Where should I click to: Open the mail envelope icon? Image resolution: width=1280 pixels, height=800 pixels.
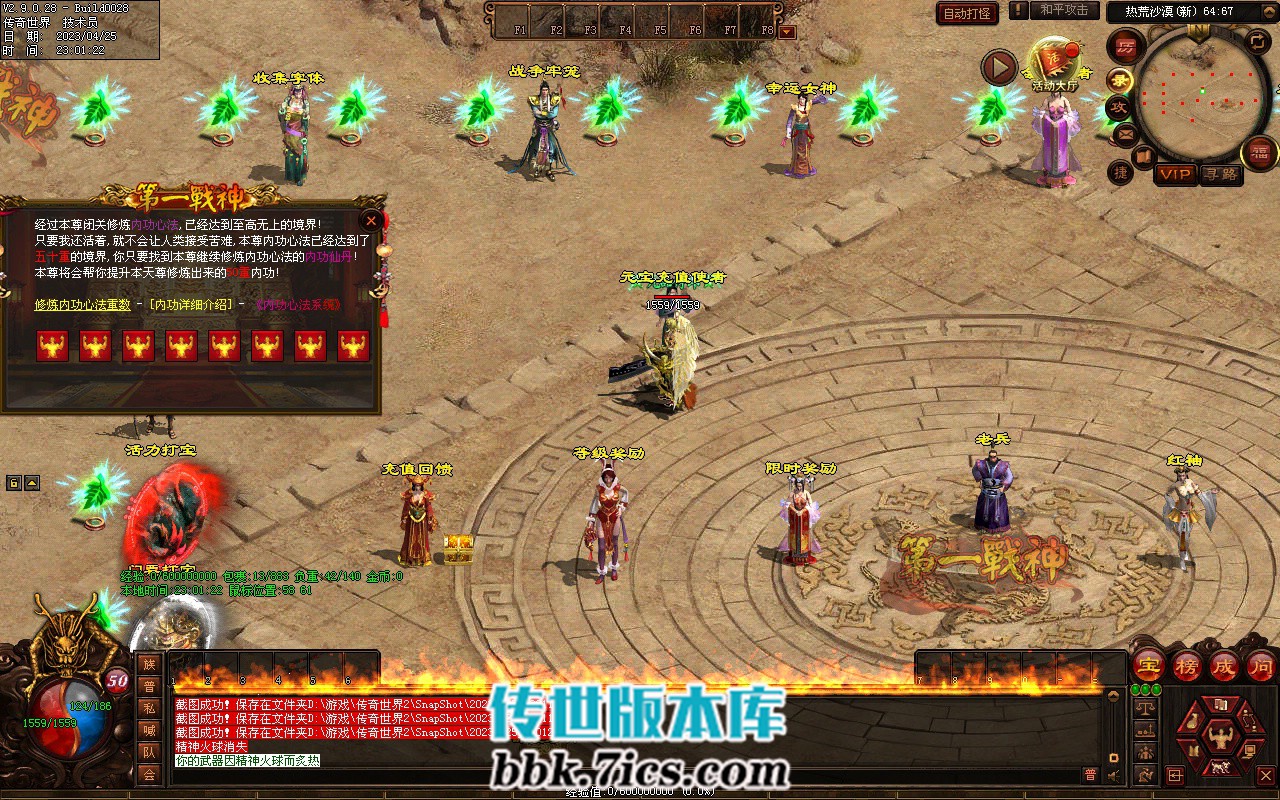coord(1127,133)
